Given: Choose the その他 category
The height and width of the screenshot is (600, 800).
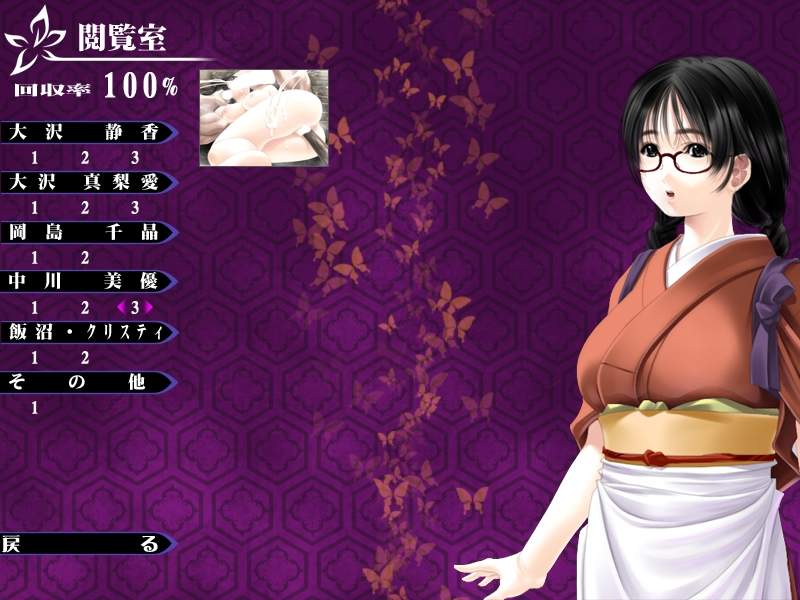Looking at the screenshot, I should pyautogui.click(x=85, y=382).
